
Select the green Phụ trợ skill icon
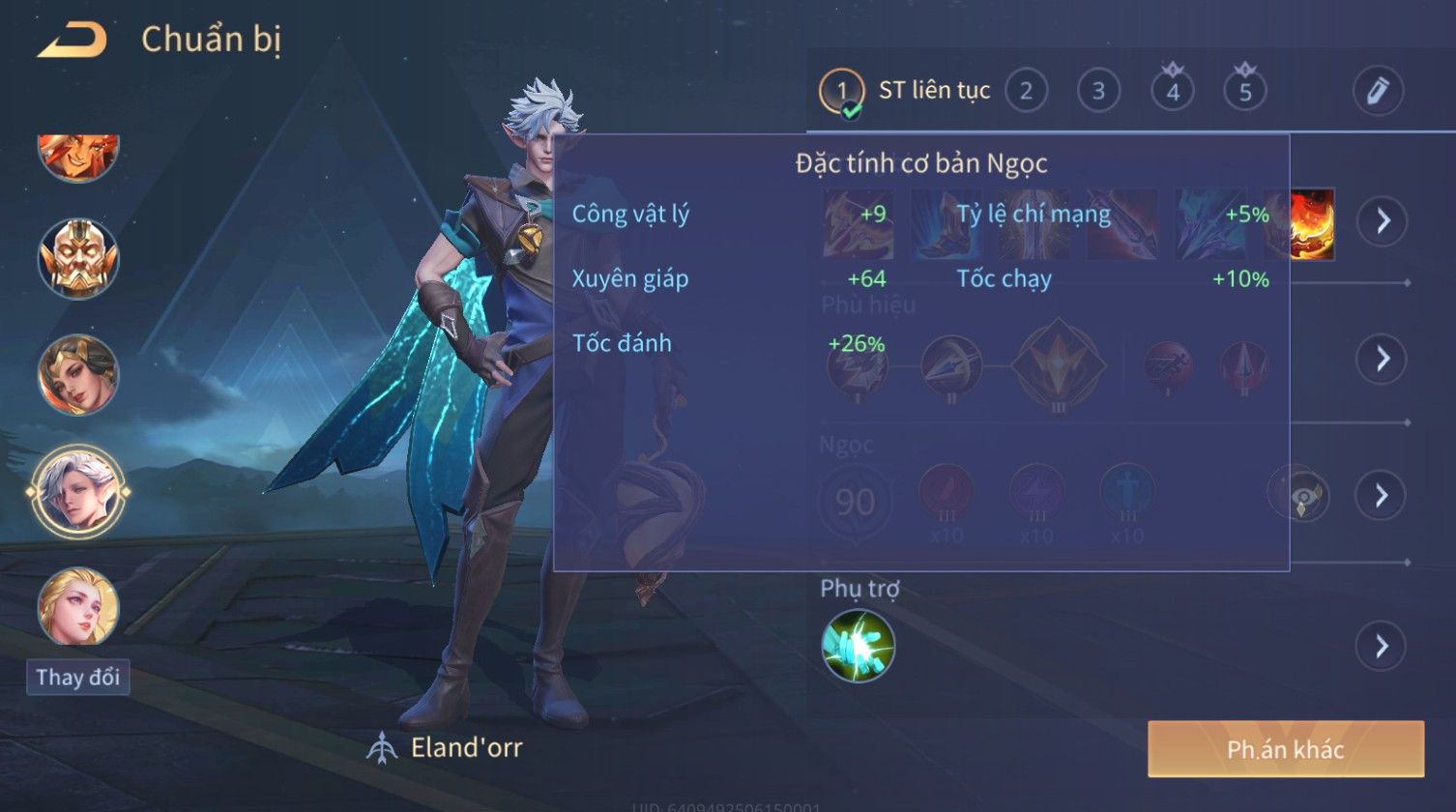pyautogui.click(x=858, y=646)
